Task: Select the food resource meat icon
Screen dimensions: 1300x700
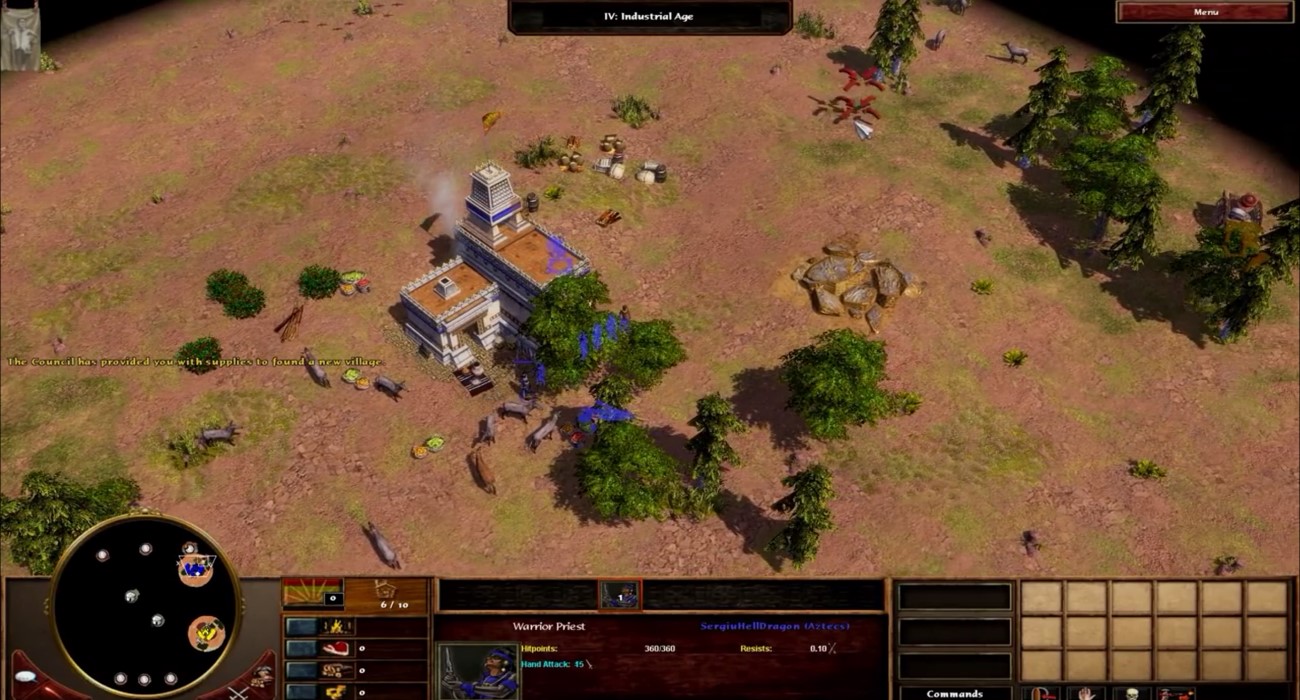Action: pos(335,648)
